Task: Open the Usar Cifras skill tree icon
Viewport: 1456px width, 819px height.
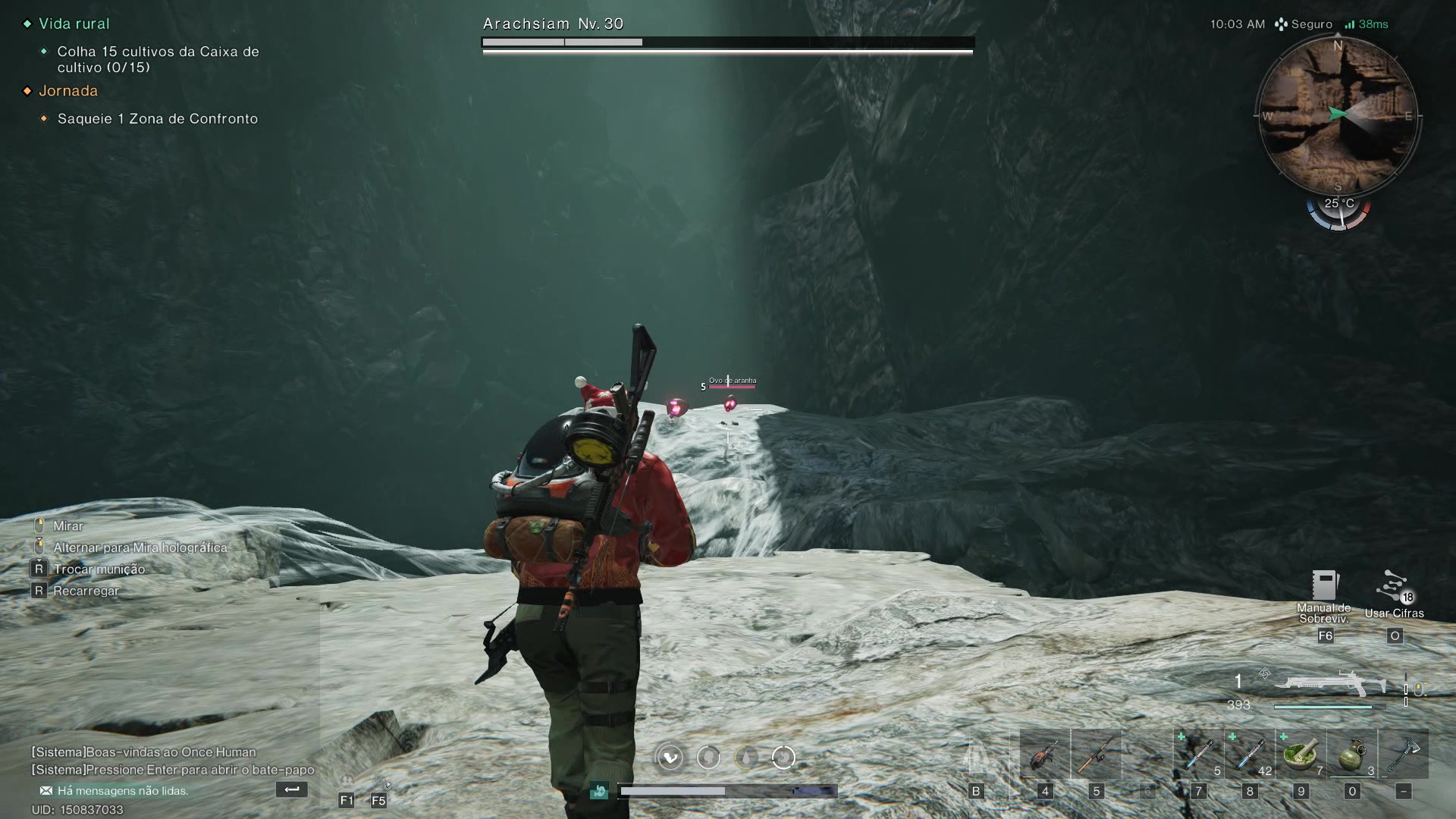Action: coord(1394,589)
